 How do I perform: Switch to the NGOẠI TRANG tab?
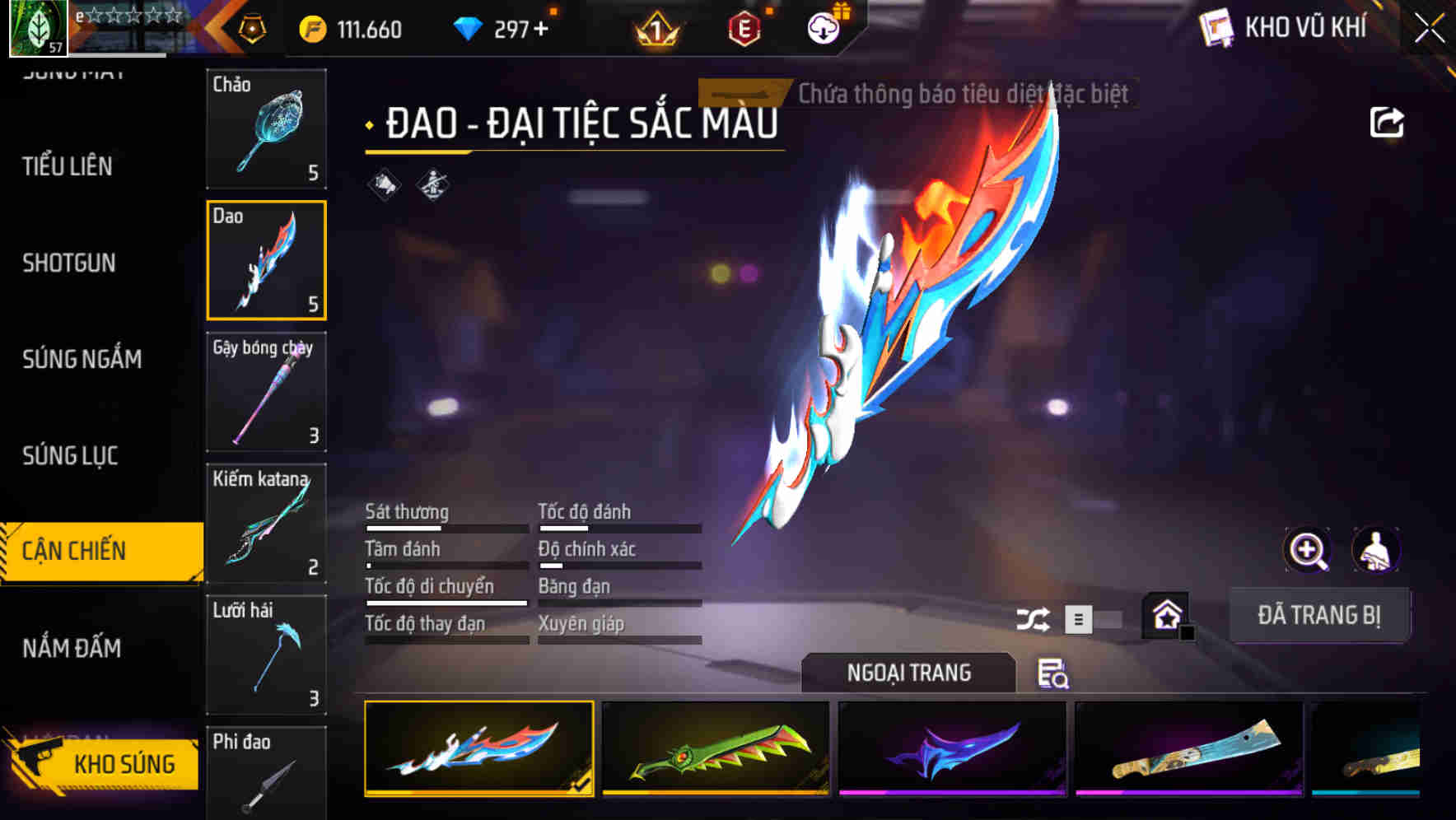point(909,673)
